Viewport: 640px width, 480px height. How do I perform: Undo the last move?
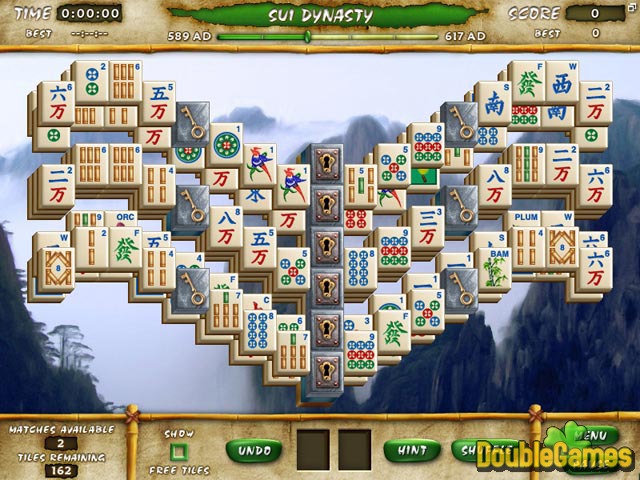pos(254,450)
